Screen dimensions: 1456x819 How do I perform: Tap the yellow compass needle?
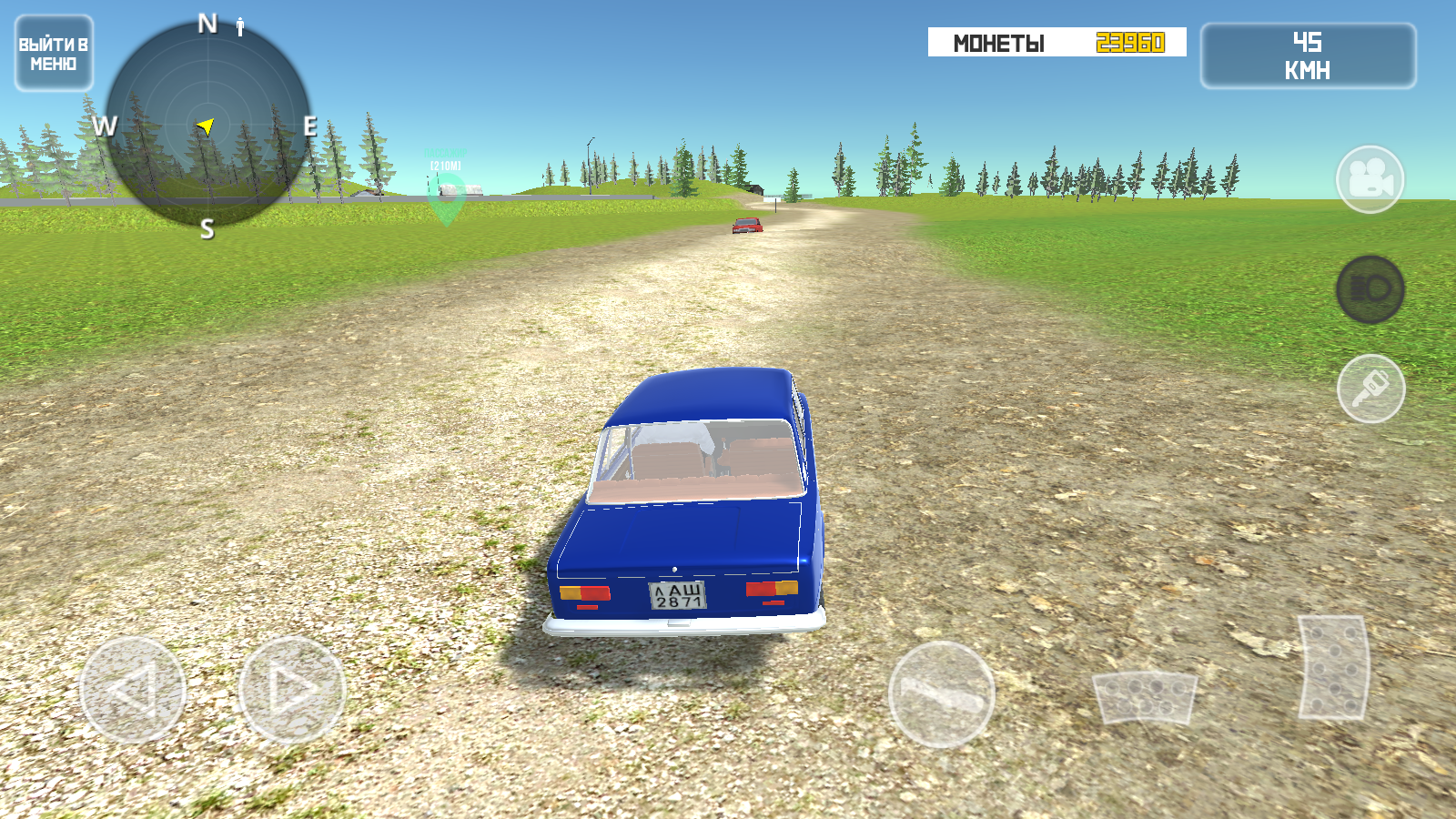[x=207, y=126]
